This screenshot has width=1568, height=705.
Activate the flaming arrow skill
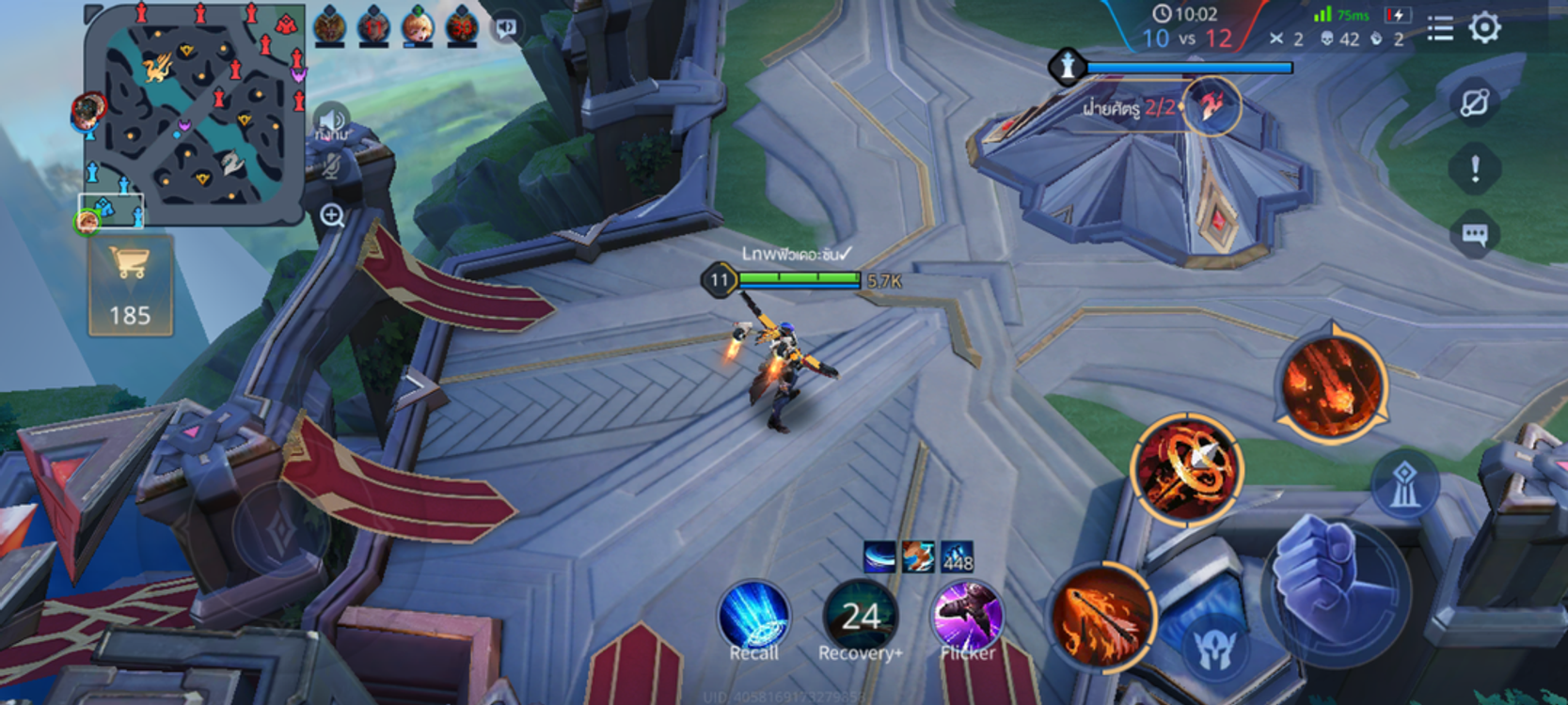(x=1101, y=616)
